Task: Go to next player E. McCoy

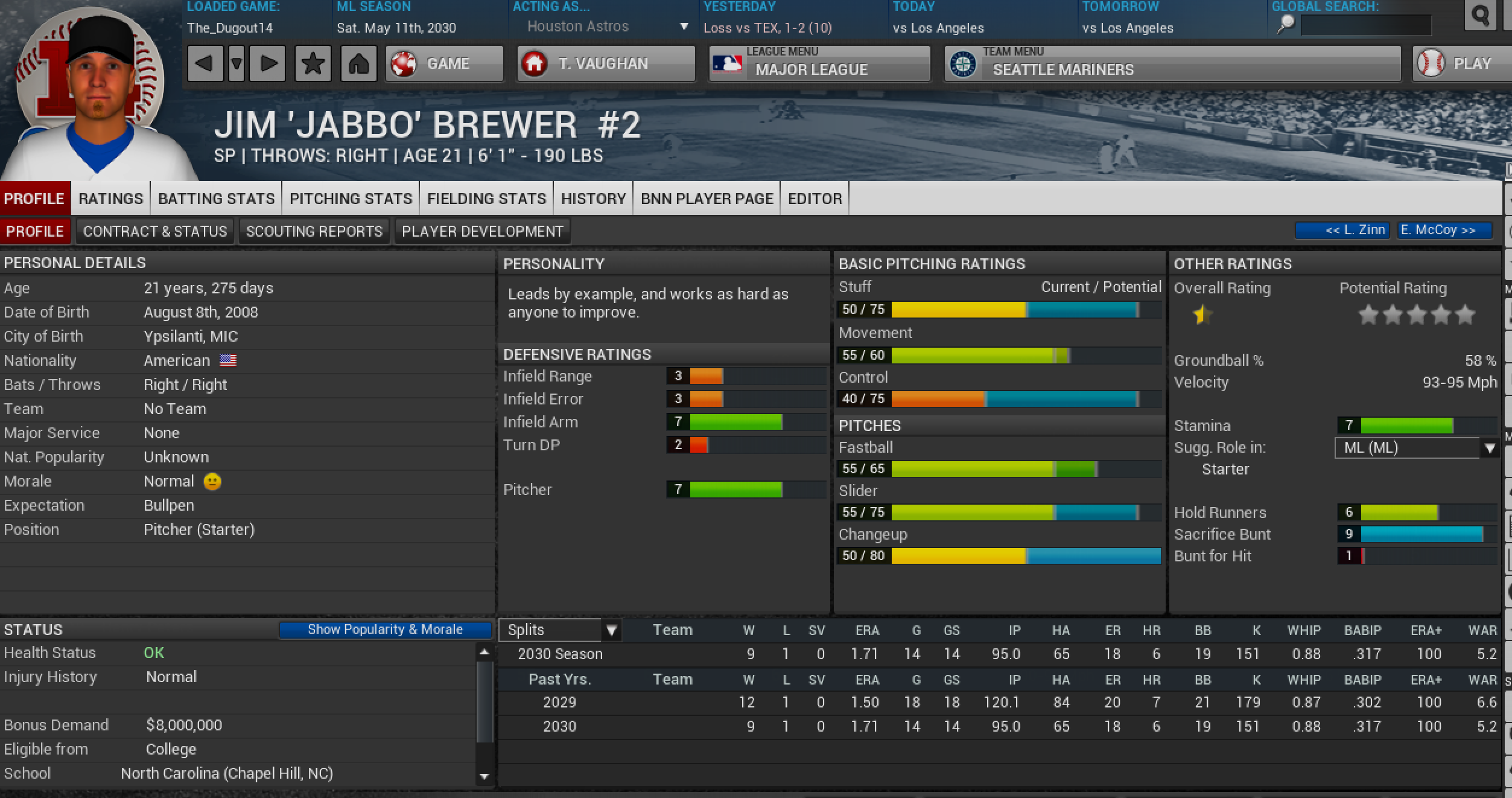Action: pyautogui.click(x=1444, y=231)
